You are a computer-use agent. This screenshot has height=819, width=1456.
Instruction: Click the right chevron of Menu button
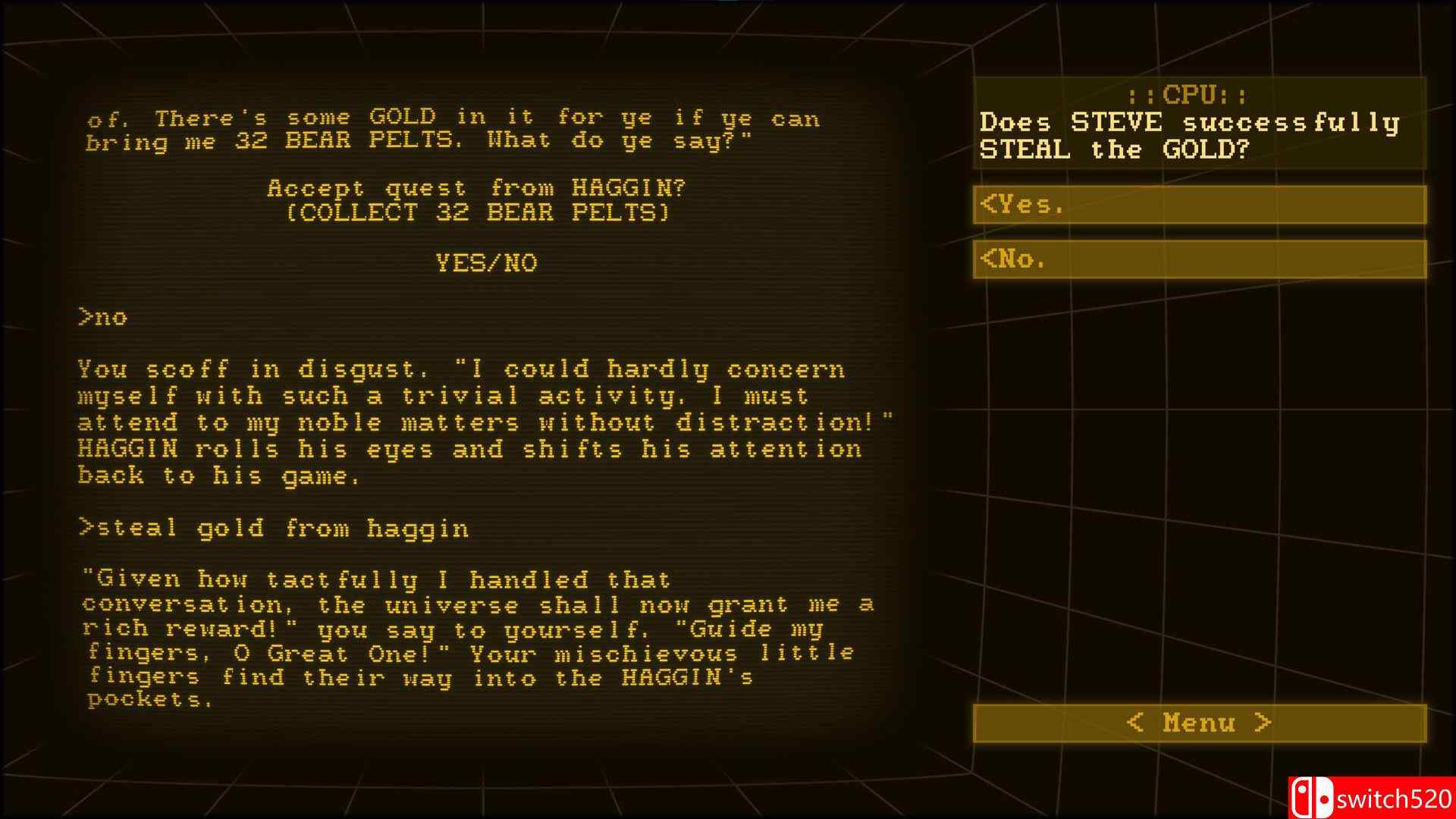pos(1263,723)
